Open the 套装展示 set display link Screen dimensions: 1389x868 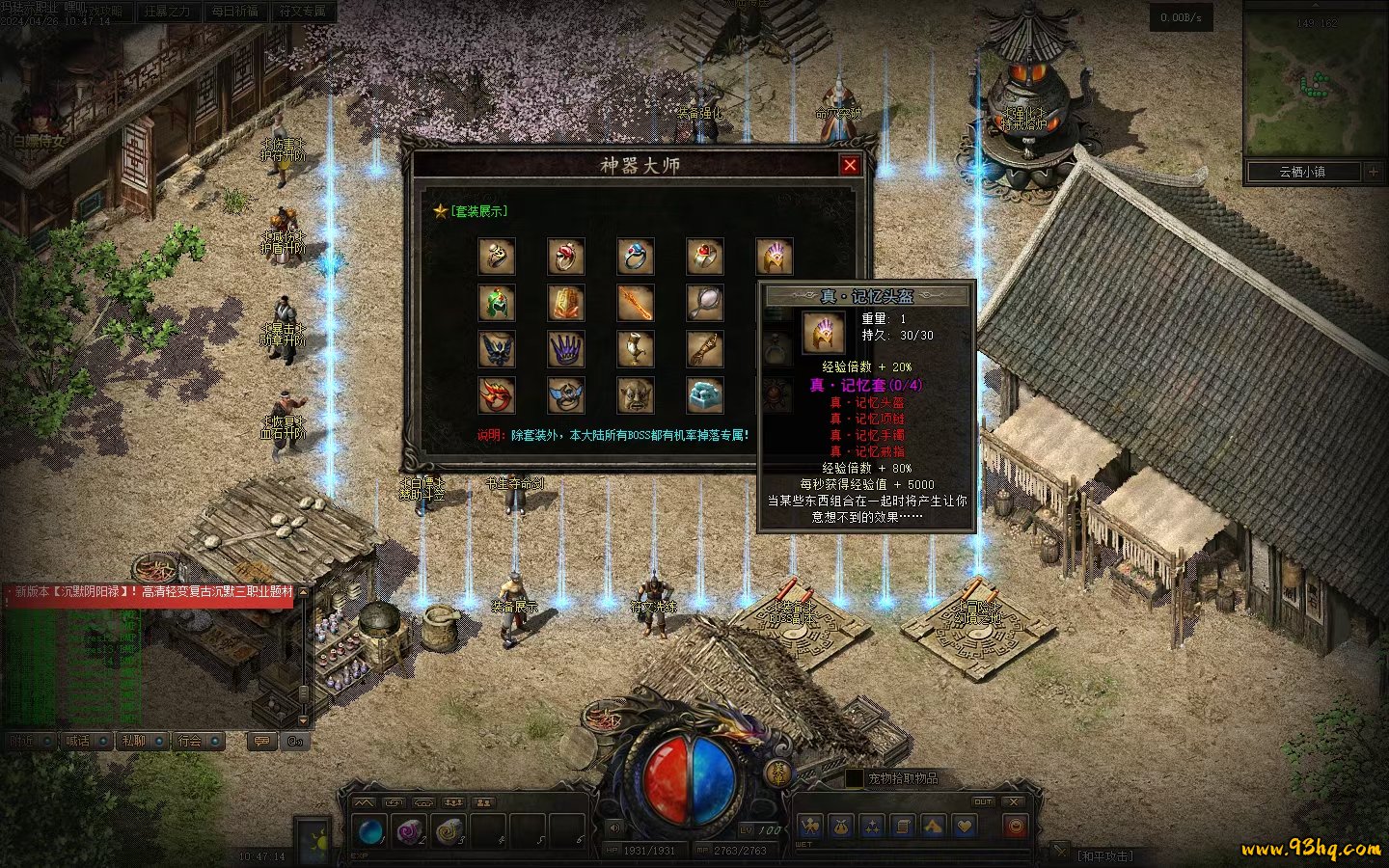478,211
